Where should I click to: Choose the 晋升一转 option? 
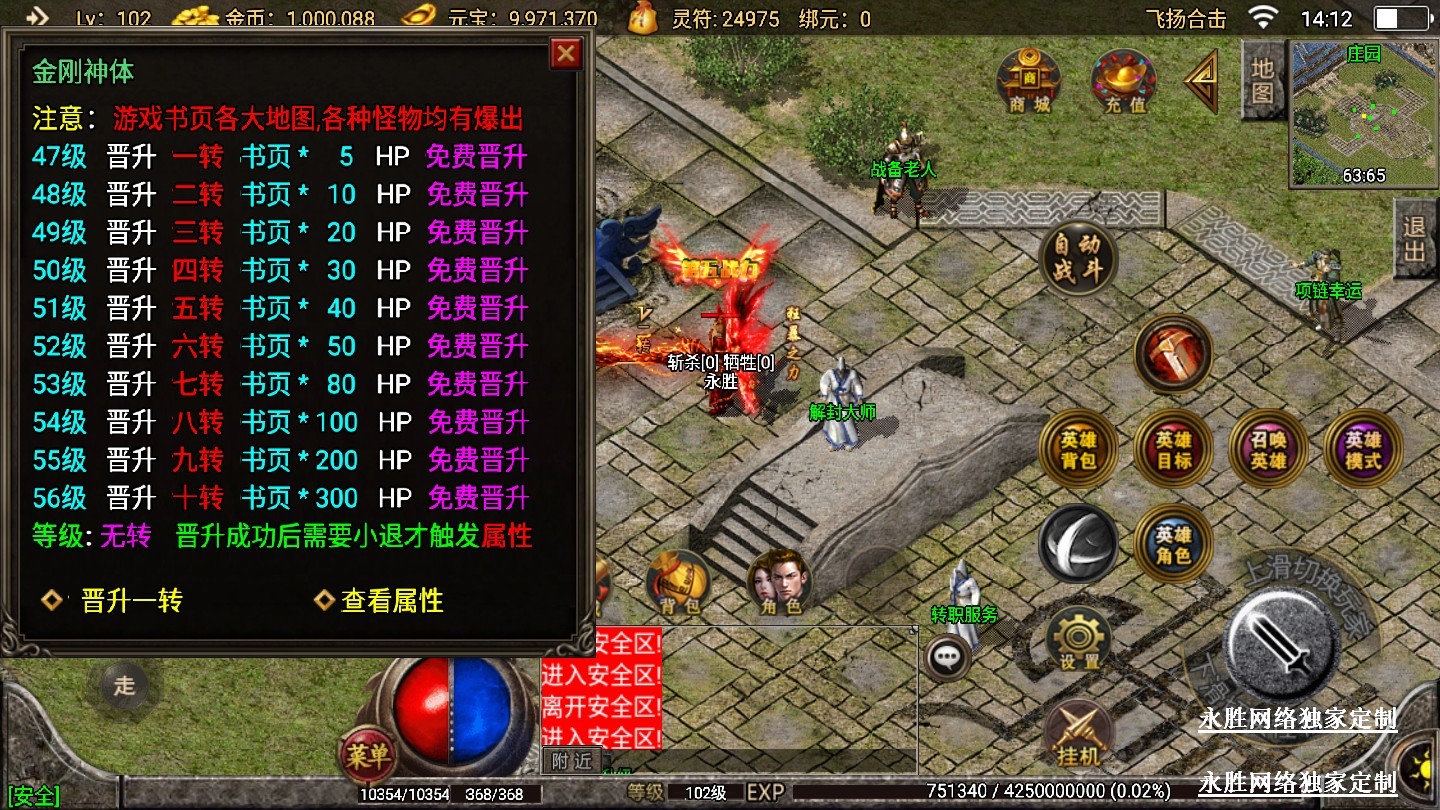pyautogui.click(x=130, y=601)
